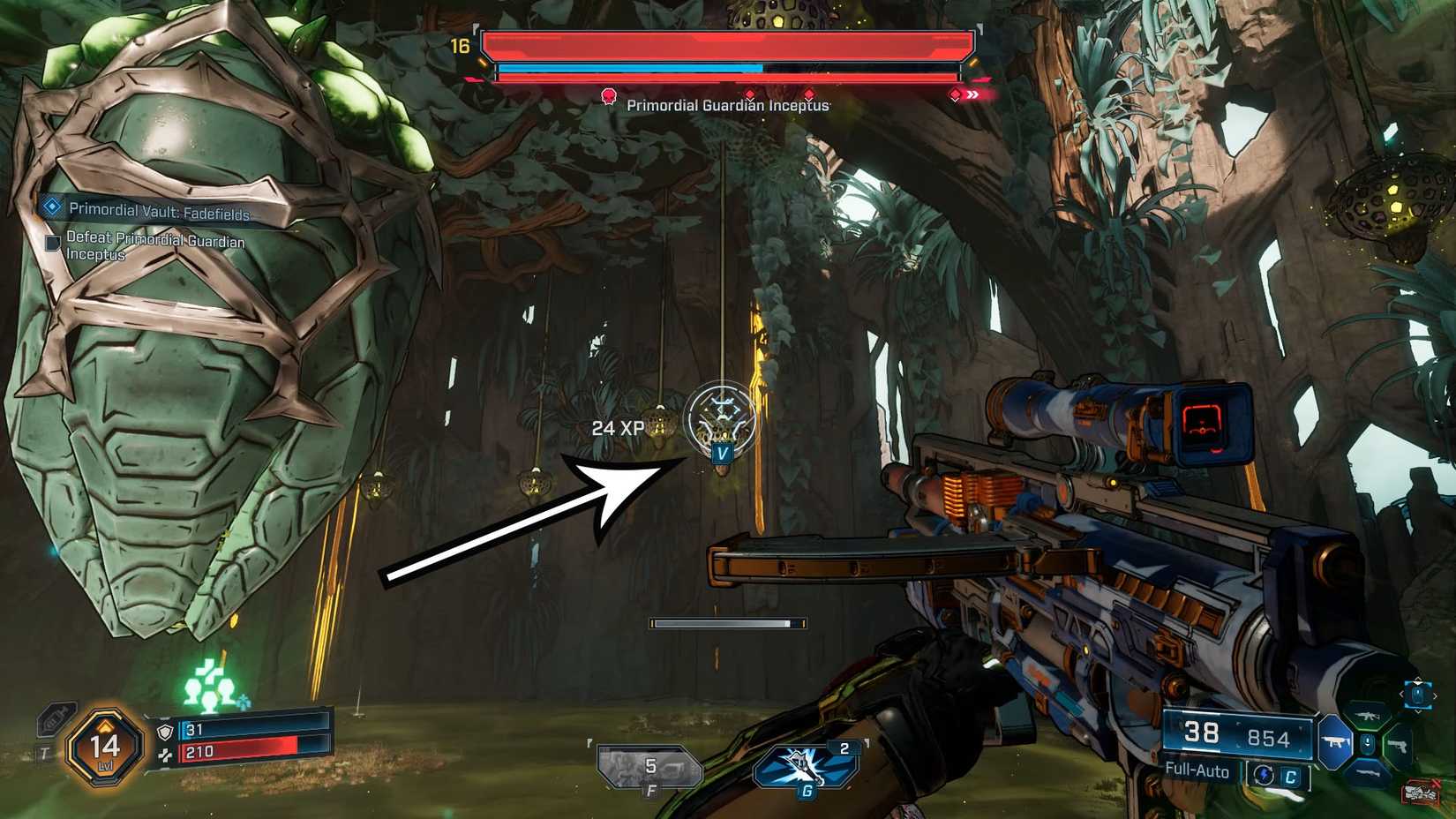Image resolution: width=1456 pixels, height=819 pixels.
Task: Click the up chevron on the level badge
Action: tap(105, 725)
